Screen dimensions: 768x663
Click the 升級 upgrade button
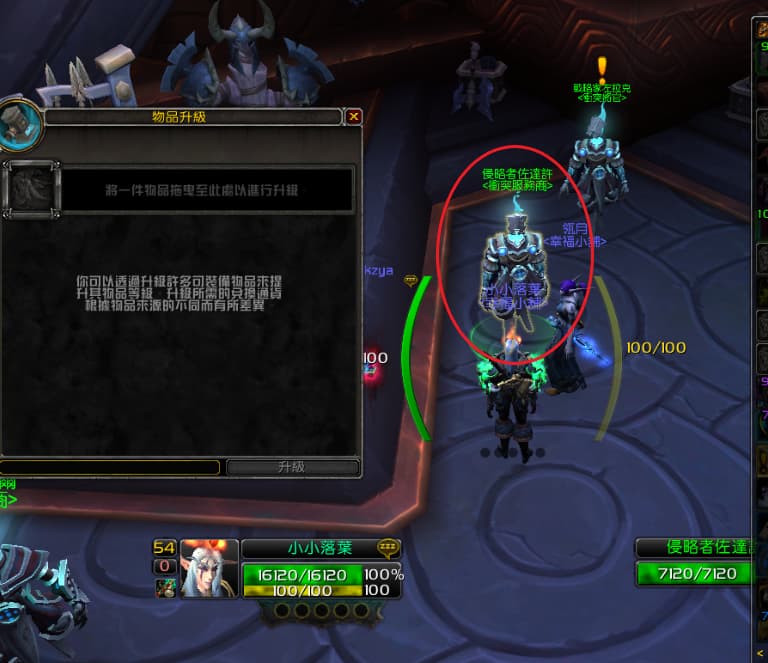pyautogui.click(x=292, y=467)
